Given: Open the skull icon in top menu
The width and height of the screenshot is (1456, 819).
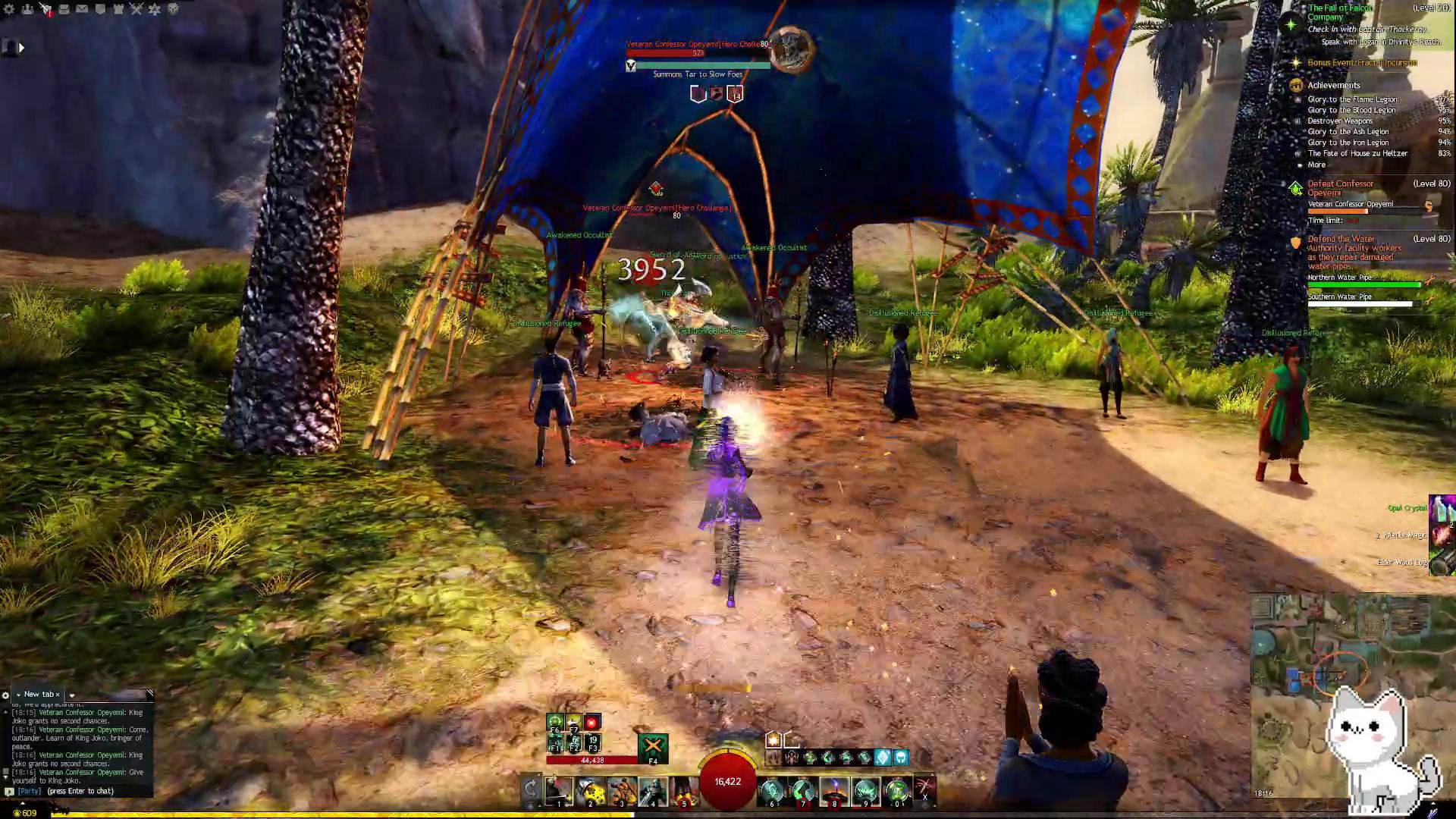Looking at the screenshot, I should 173,9.
